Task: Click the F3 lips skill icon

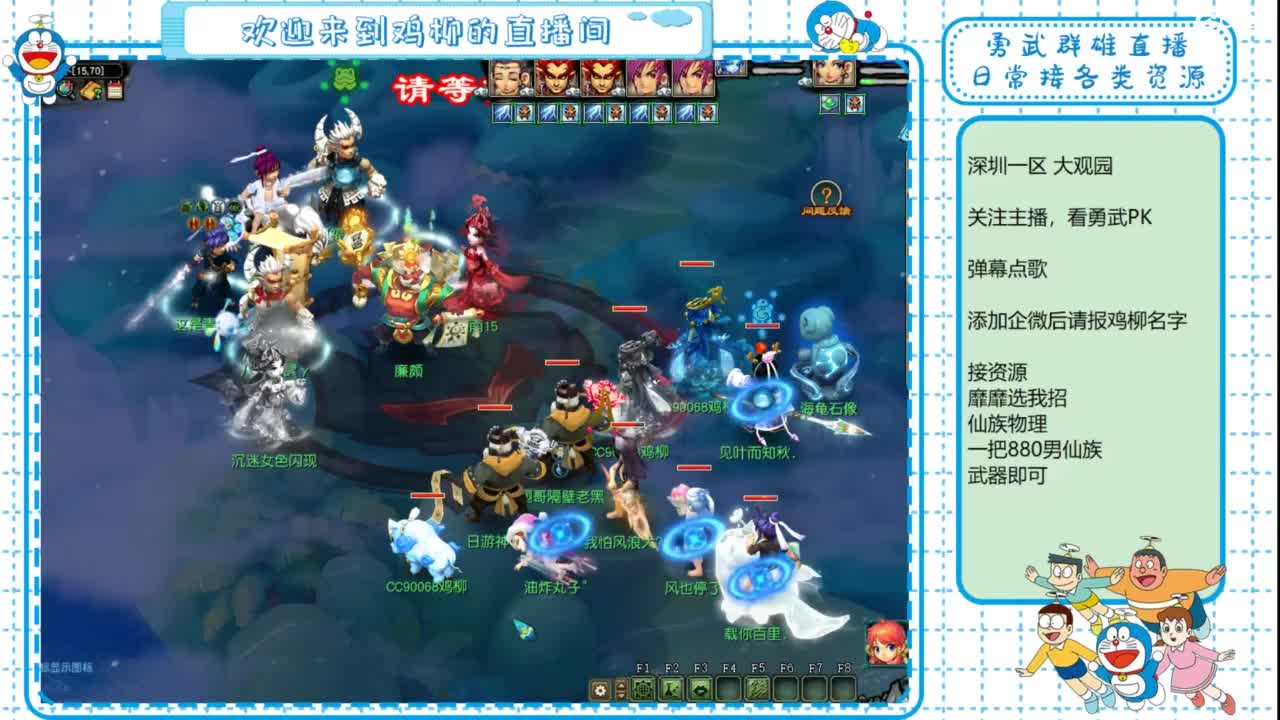Action: pyautogui.click(x=701, y=690)
